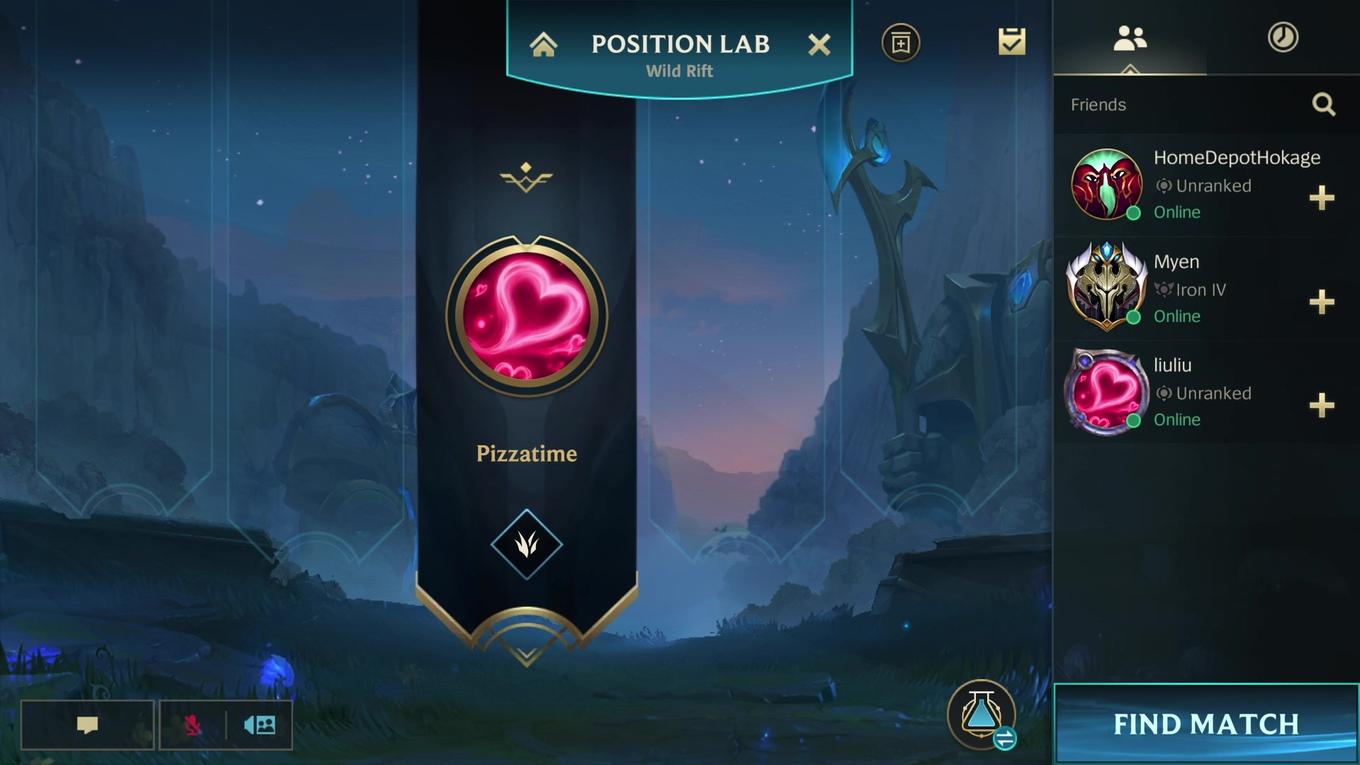Select a lane on the position diamond icon
The image size is (1360, 765).
pyautogui.click(x=527, y=545)
